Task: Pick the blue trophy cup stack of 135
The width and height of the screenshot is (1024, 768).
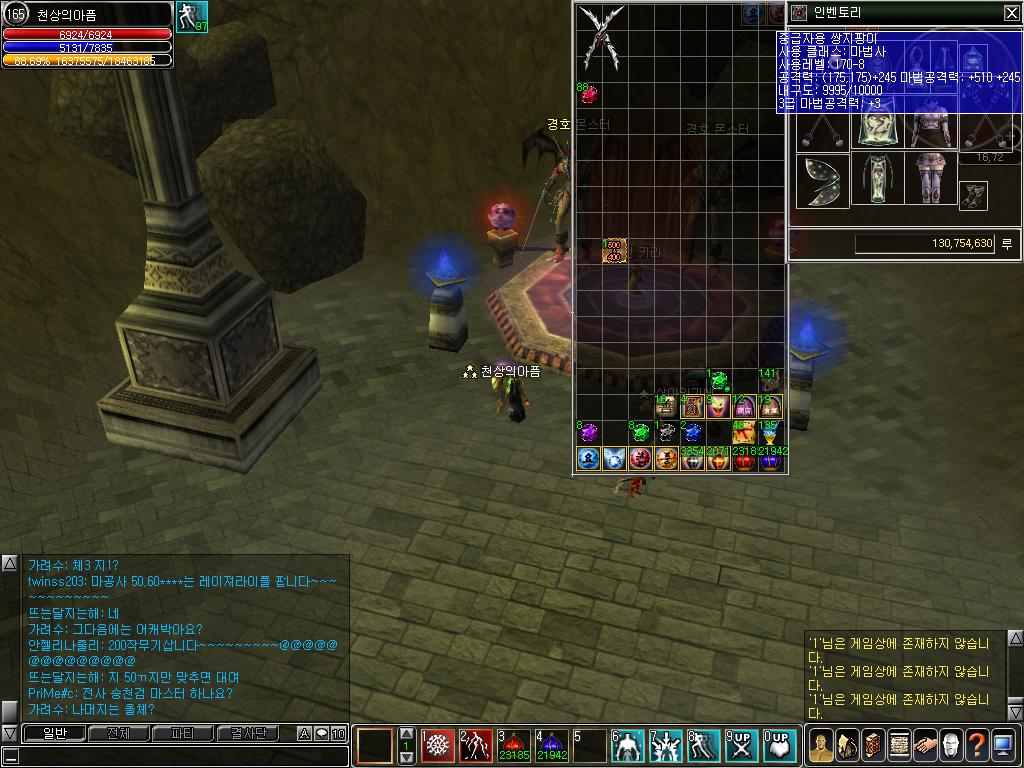Action: pos(770,433)
